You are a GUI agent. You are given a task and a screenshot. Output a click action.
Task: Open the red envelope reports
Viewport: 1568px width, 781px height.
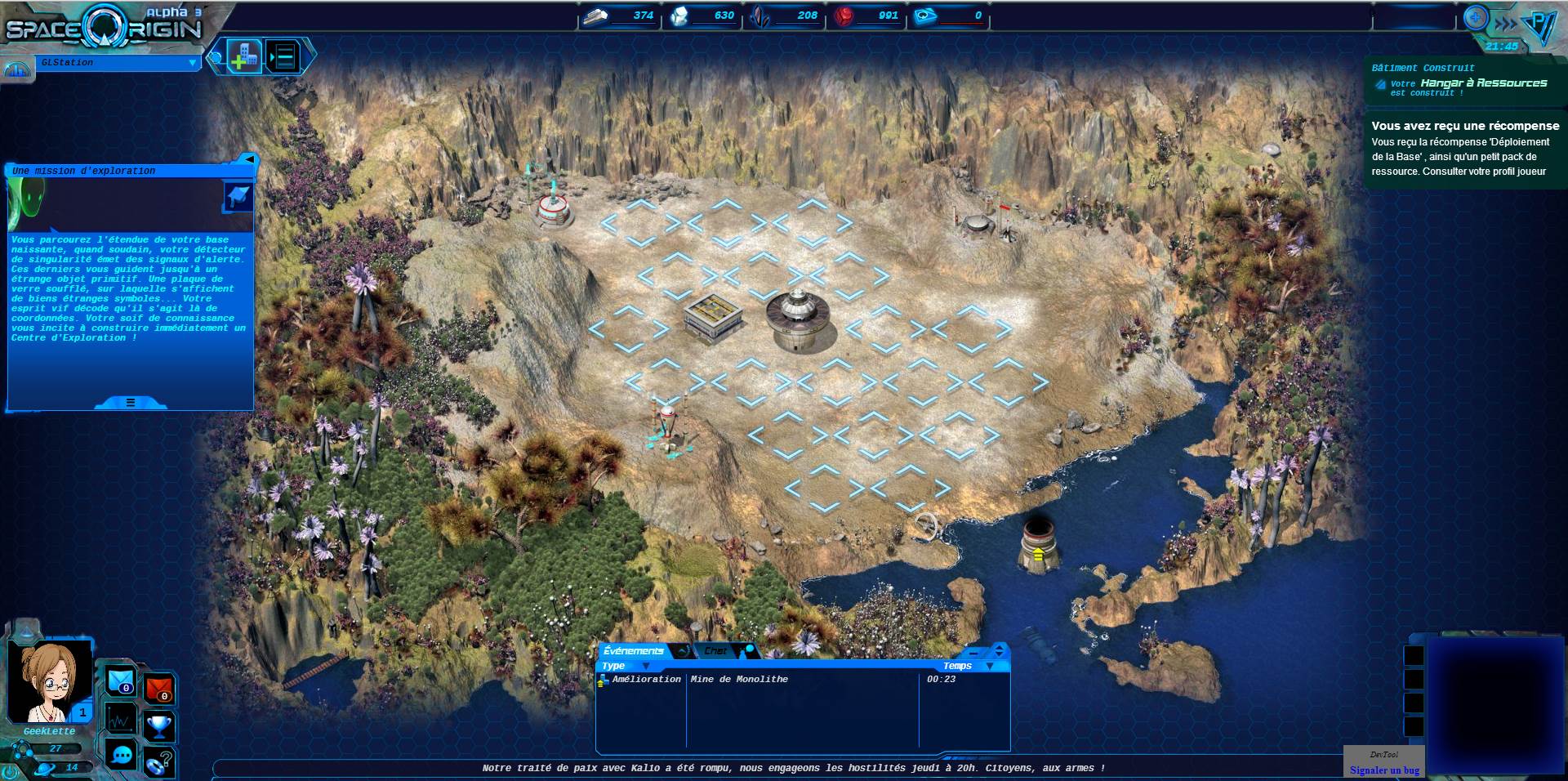tap(159, 689)
